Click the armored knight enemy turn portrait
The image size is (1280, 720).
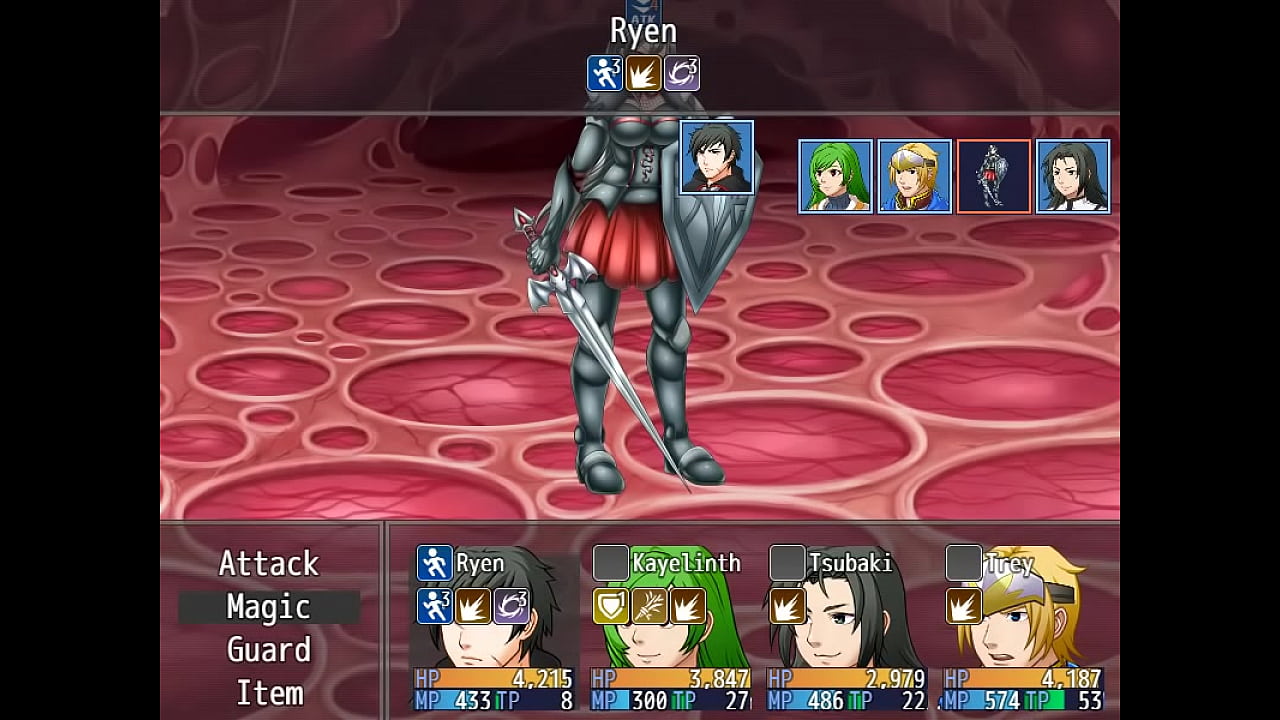[993, 176]
